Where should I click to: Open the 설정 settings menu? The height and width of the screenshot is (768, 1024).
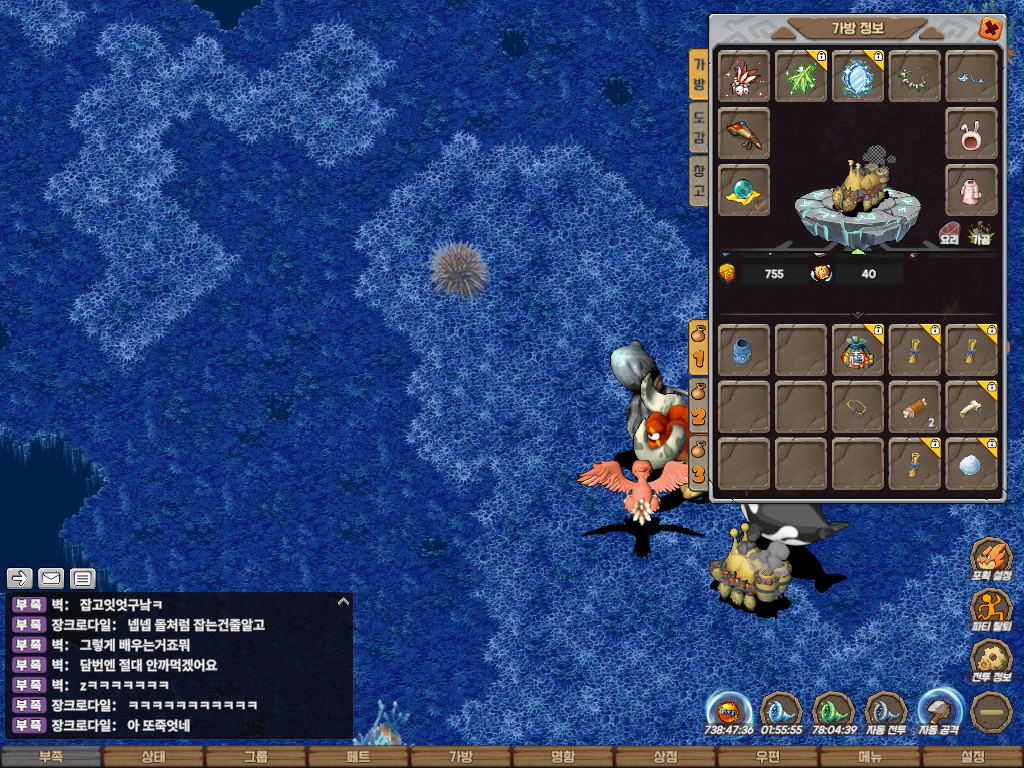[972, 757]
